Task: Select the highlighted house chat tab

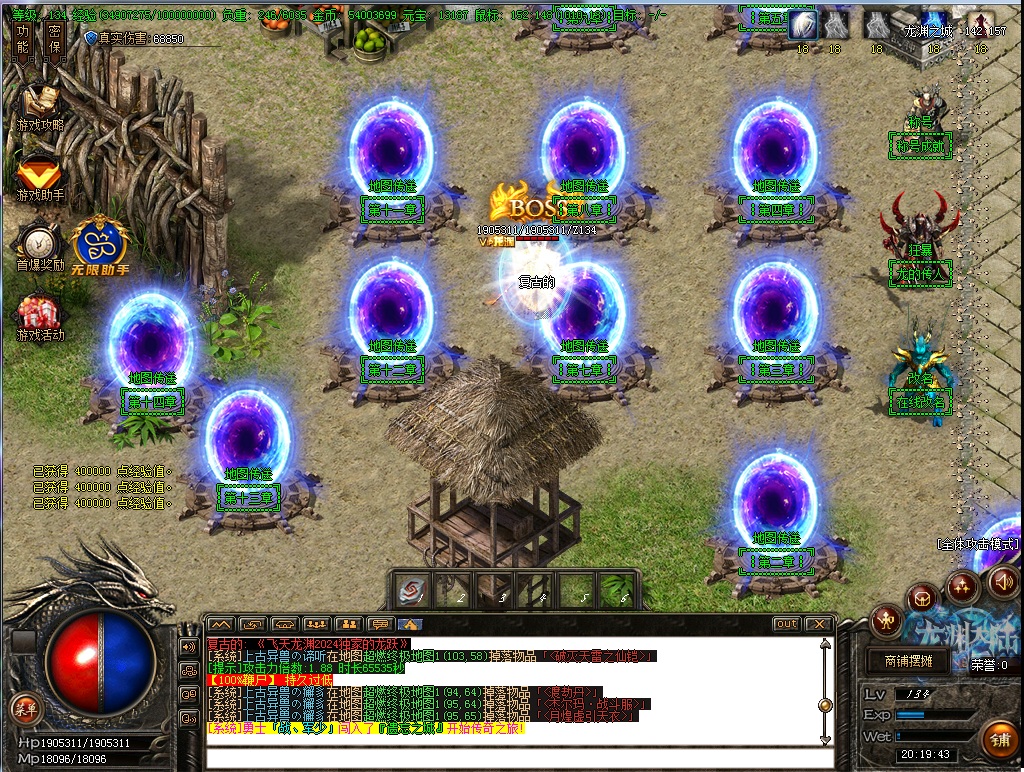Action: click(410, 624)
